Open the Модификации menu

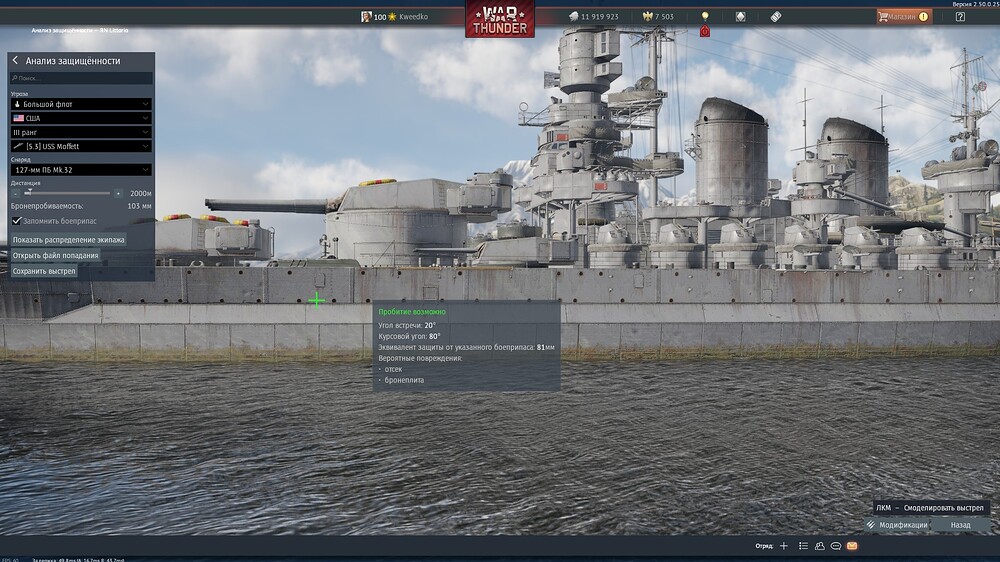pyautogui.click(x=897, y=525)
